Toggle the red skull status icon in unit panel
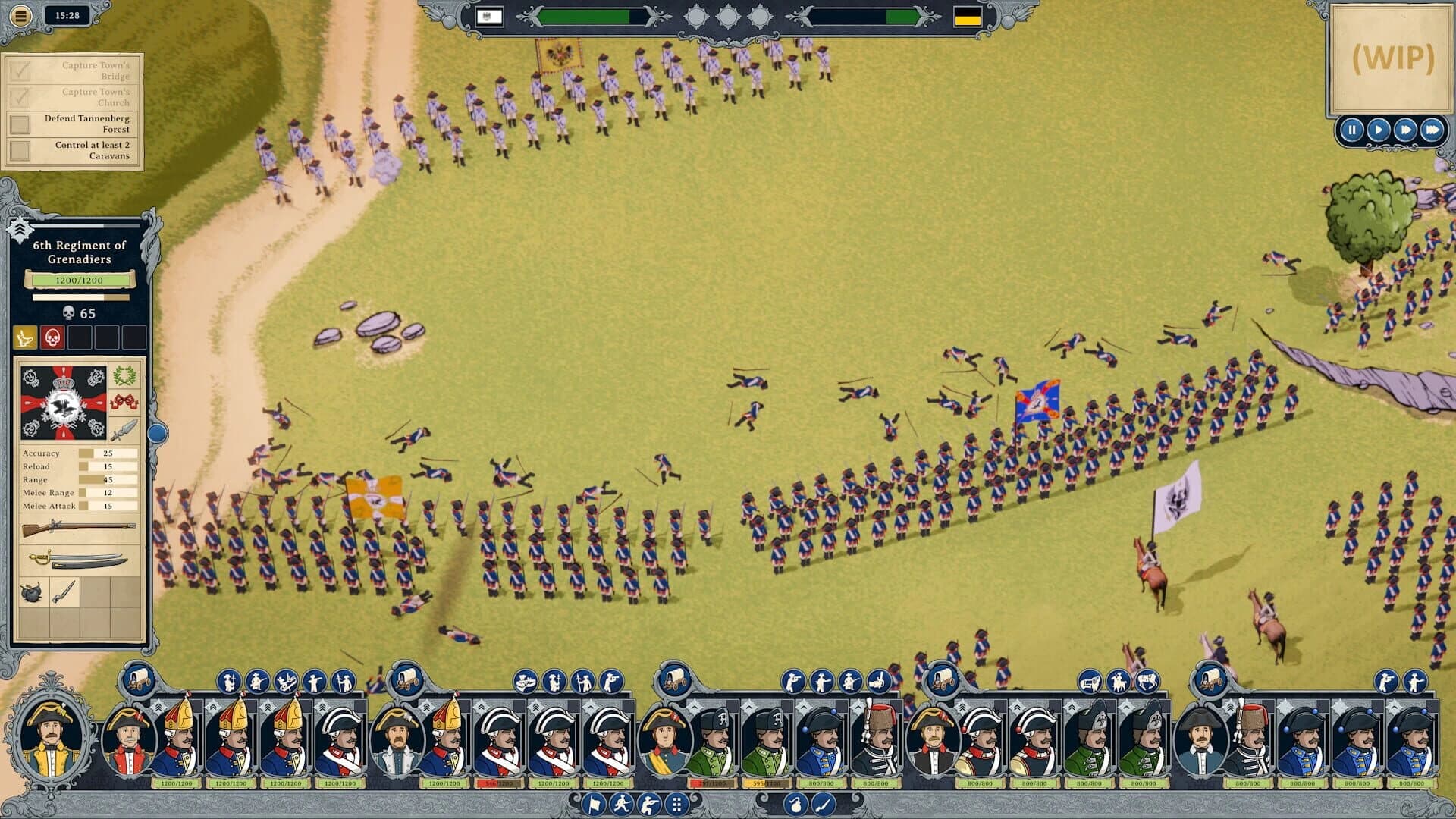Screen dimensions: 1456x819 click(x=52, y=337)
